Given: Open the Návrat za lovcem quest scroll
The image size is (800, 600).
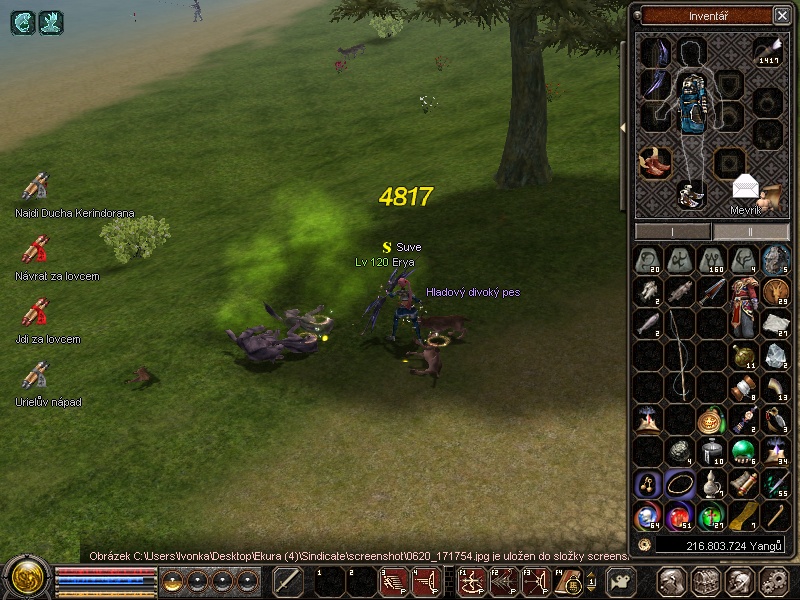Looking at the screenshot, I should click(36, 250).
